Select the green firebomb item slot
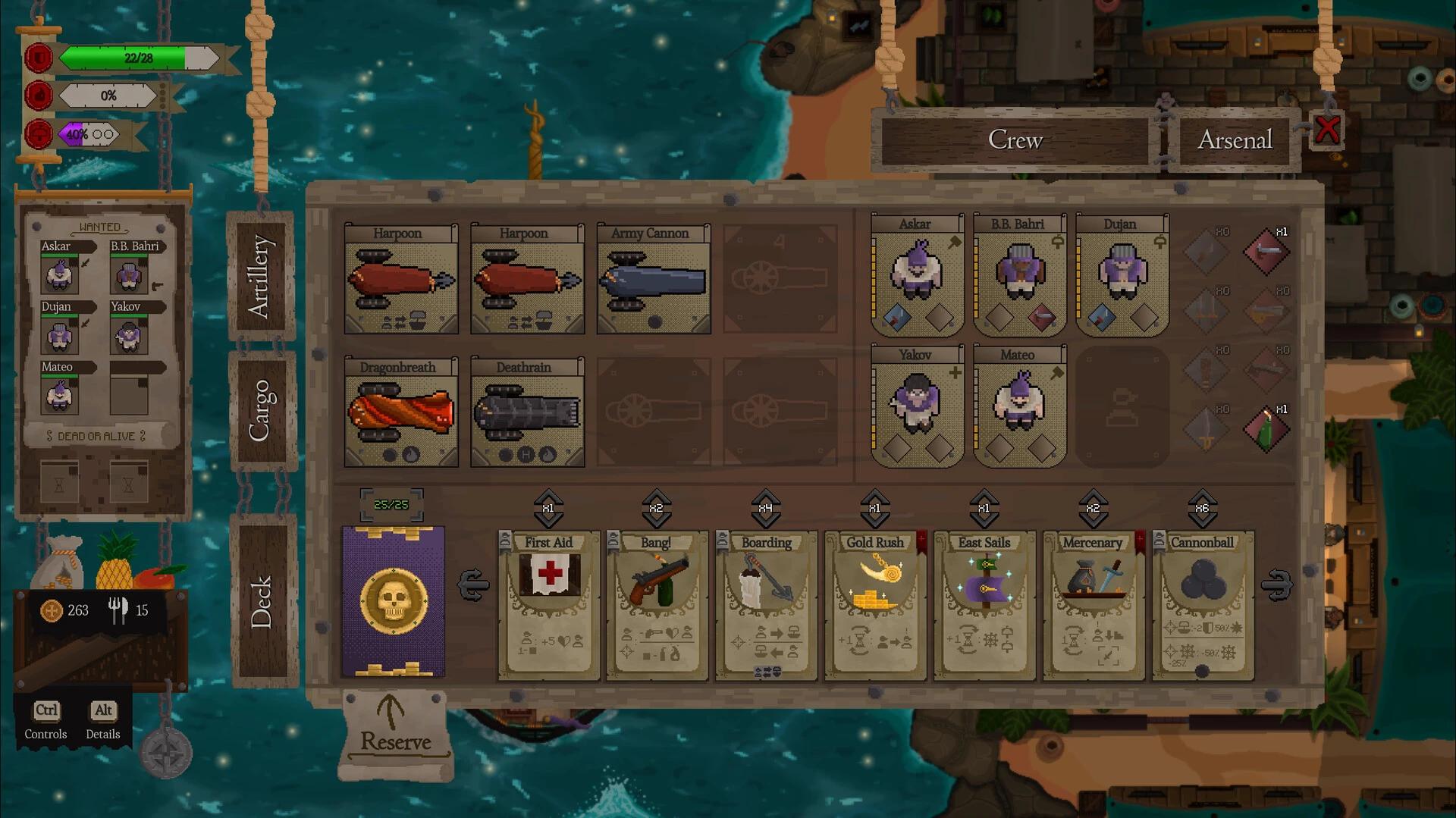 [x=1265, y=428]
